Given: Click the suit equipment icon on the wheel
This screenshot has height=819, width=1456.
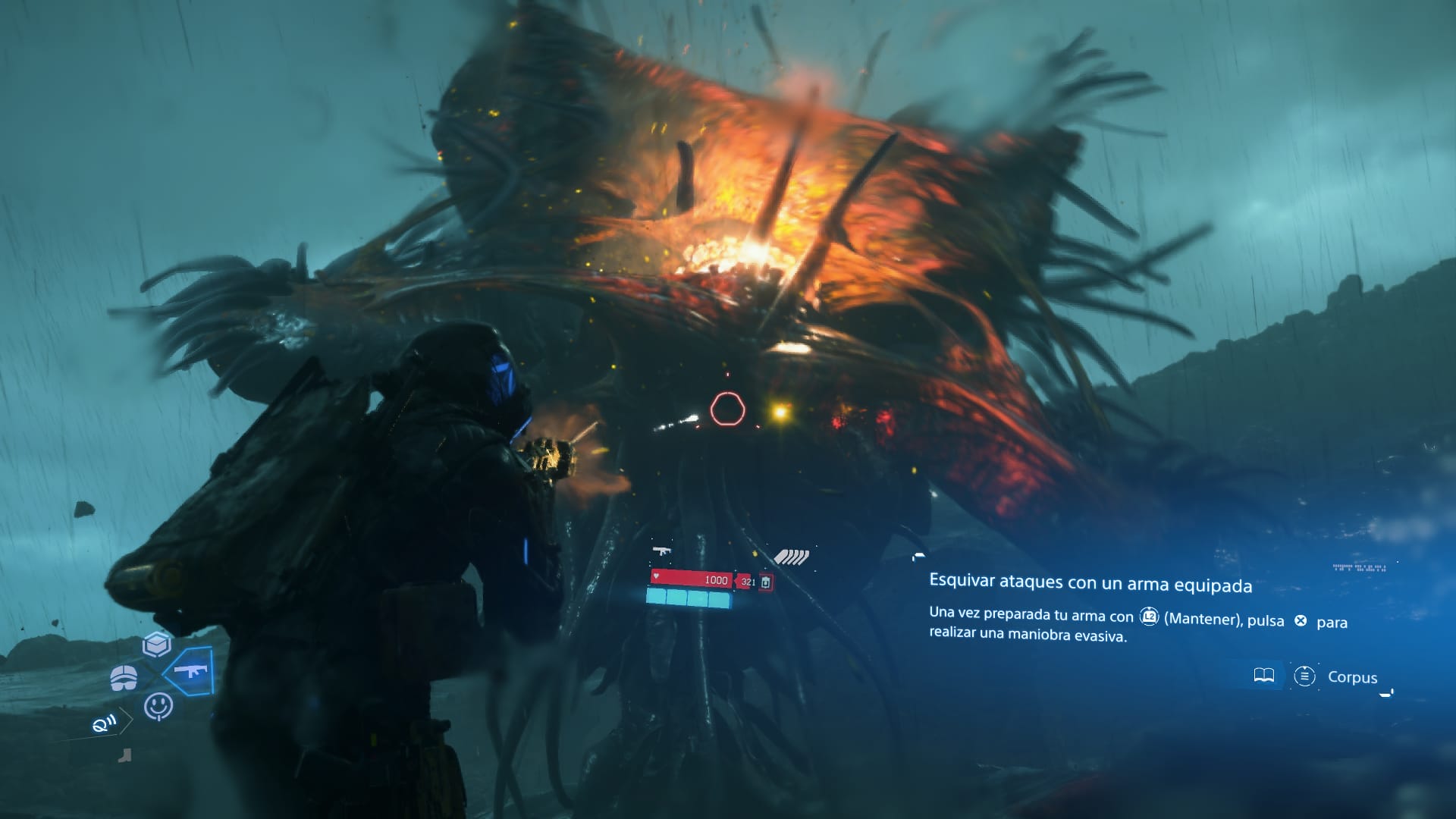Looking at the screenshot, I should click(124, 677).
